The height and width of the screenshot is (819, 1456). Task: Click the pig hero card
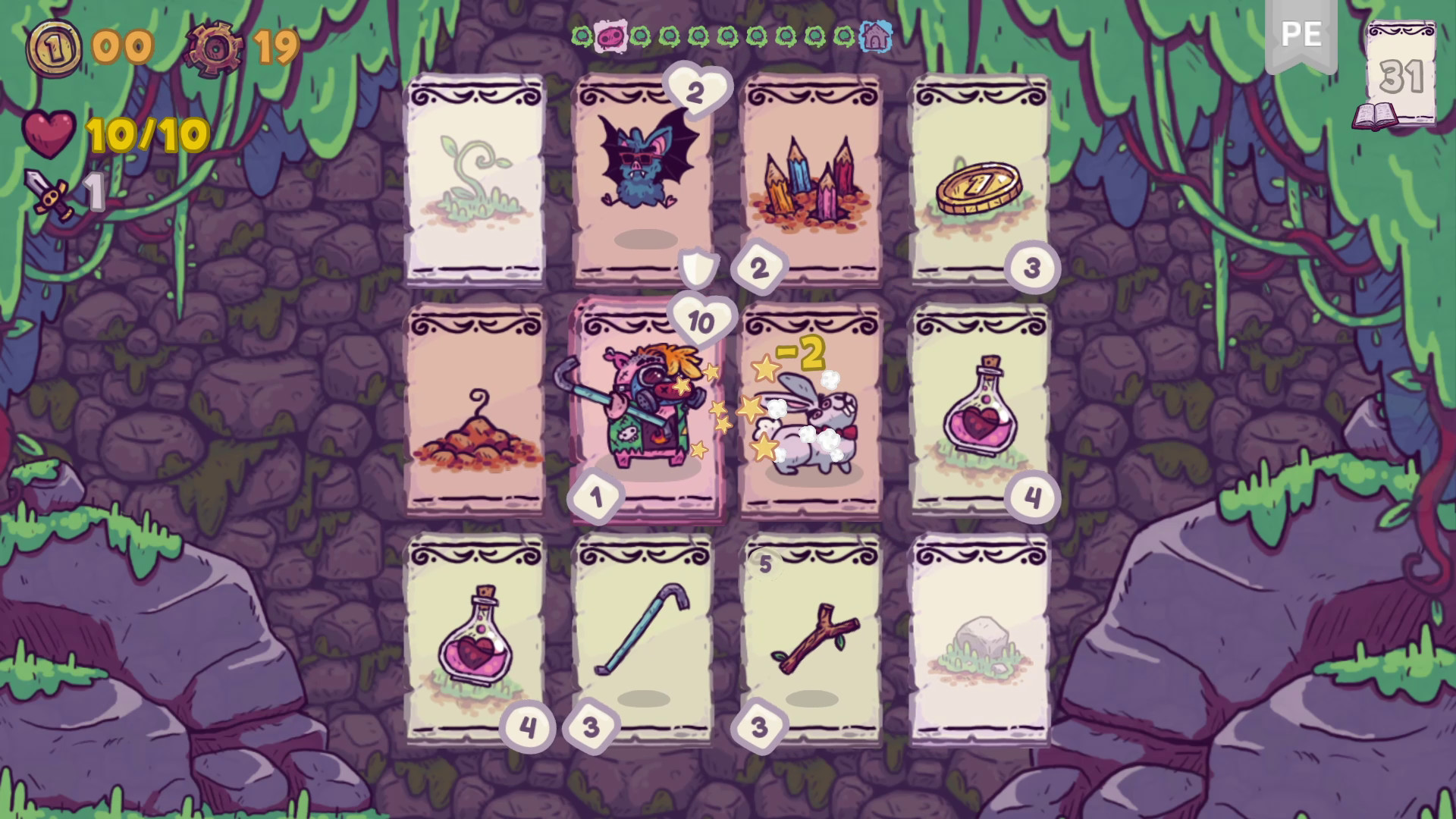(x=648, y=413)
